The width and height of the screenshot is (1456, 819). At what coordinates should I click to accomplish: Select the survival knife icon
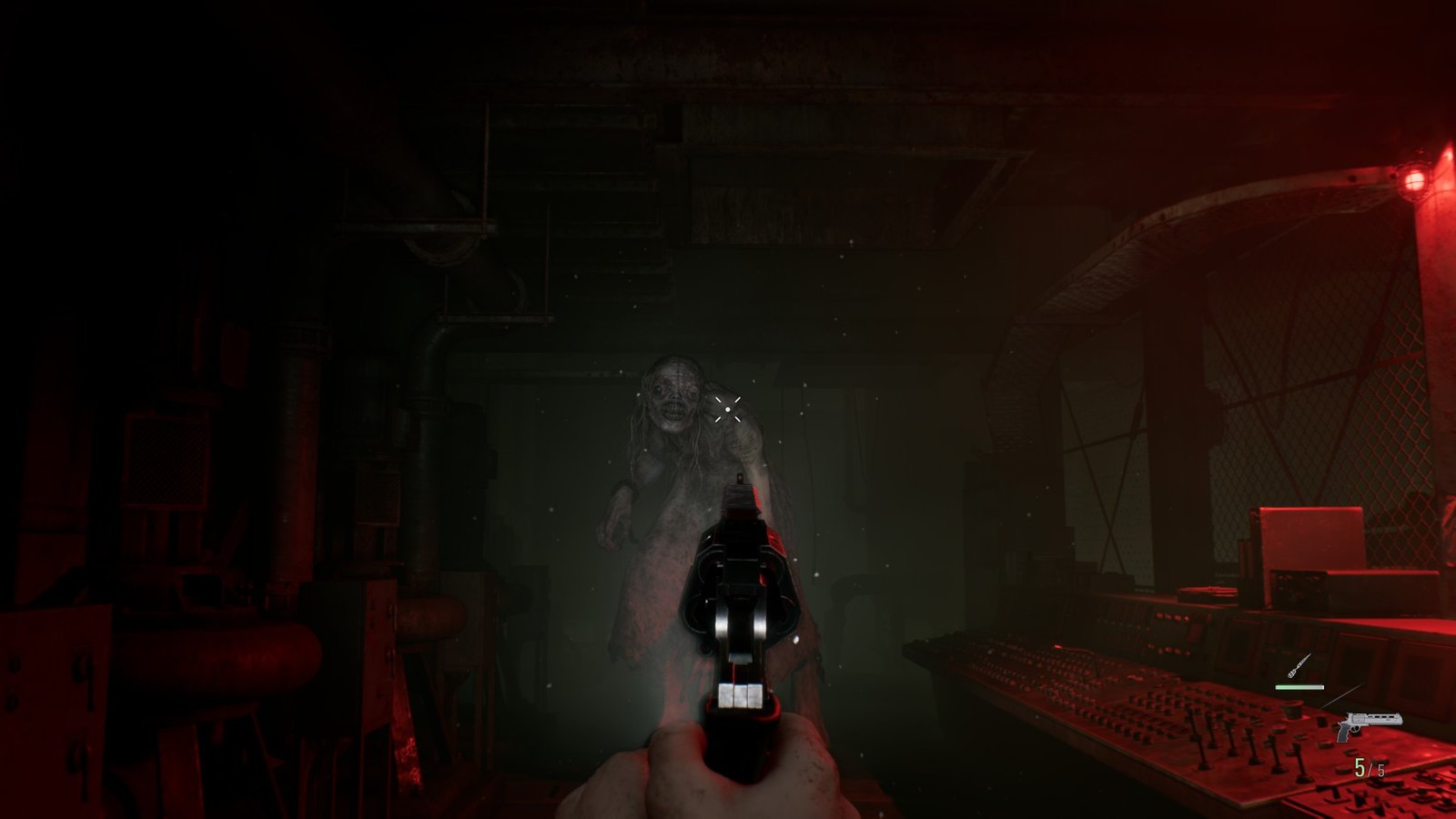point(1301,664)
